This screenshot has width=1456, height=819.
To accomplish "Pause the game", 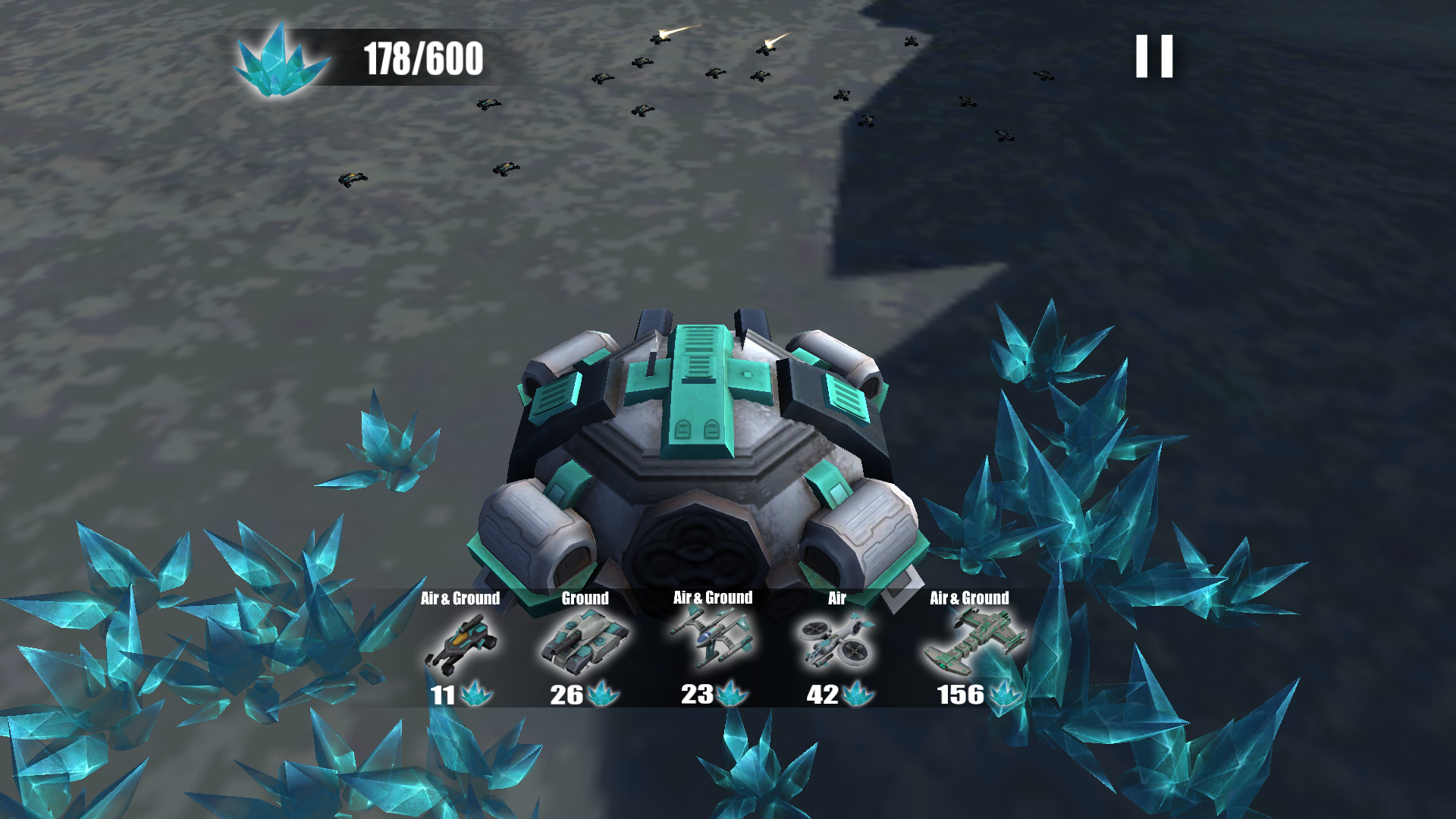I will point(1154,56).
